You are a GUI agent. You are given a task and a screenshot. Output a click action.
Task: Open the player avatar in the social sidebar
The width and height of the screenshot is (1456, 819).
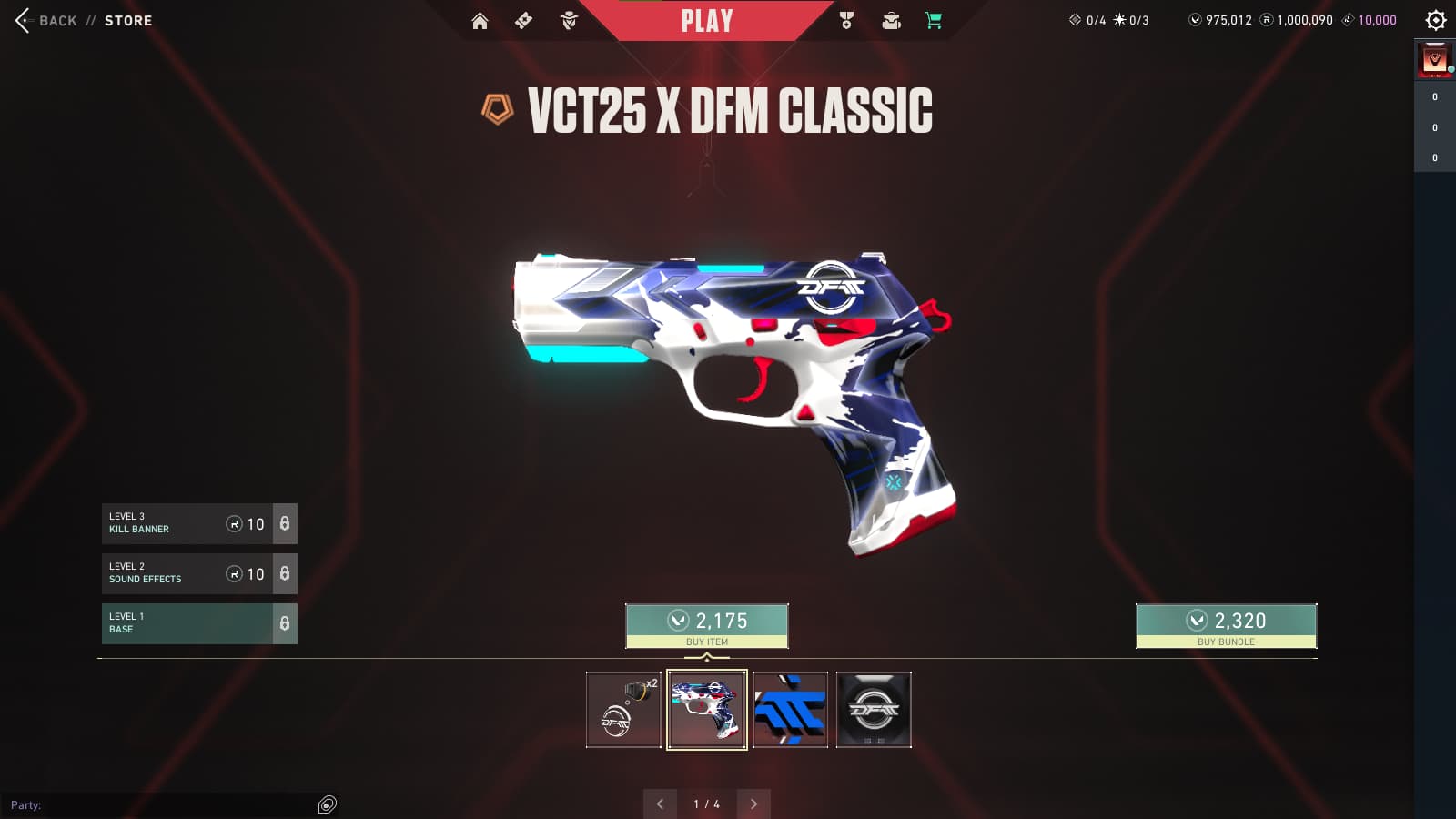(1435, 60)
